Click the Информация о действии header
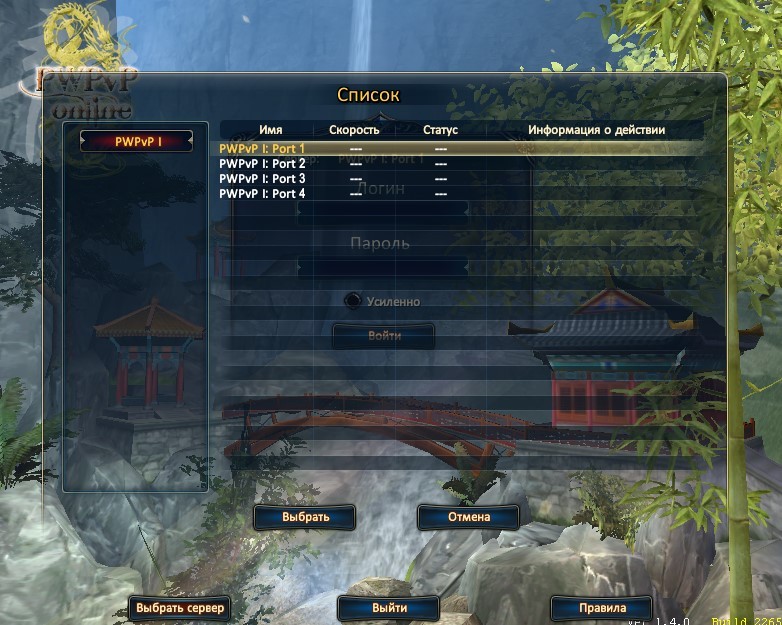782x625 pixels. [596, 130]
